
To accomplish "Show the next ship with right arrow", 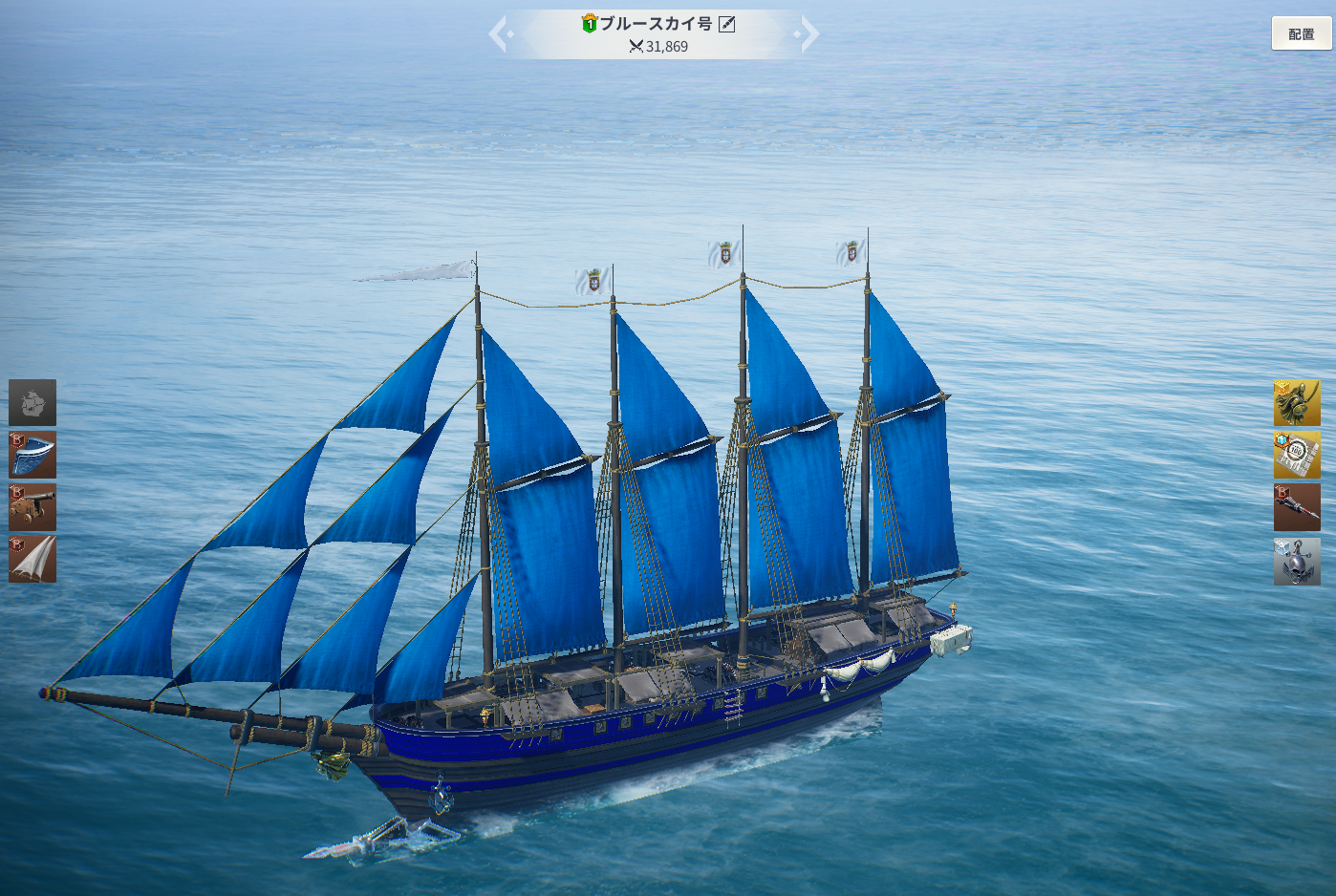I will (808, 34).
